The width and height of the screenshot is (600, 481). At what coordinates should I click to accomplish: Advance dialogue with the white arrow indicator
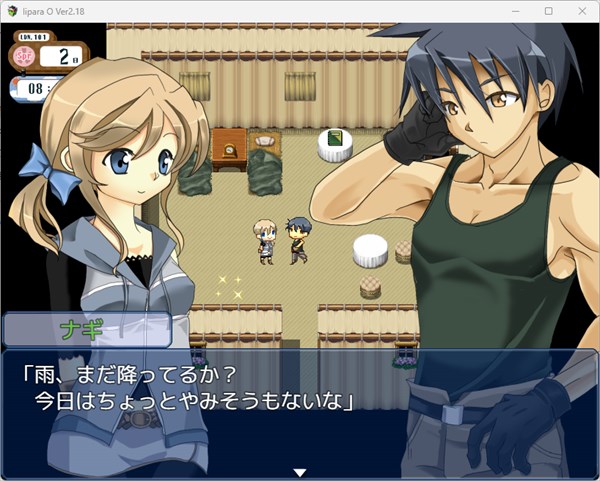click(298, 472)
